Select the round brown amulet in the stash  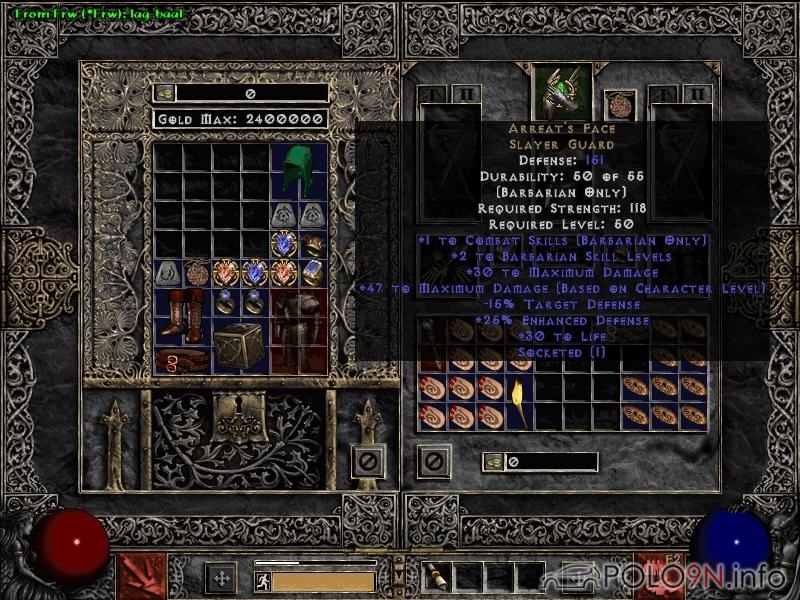point(197,272)
